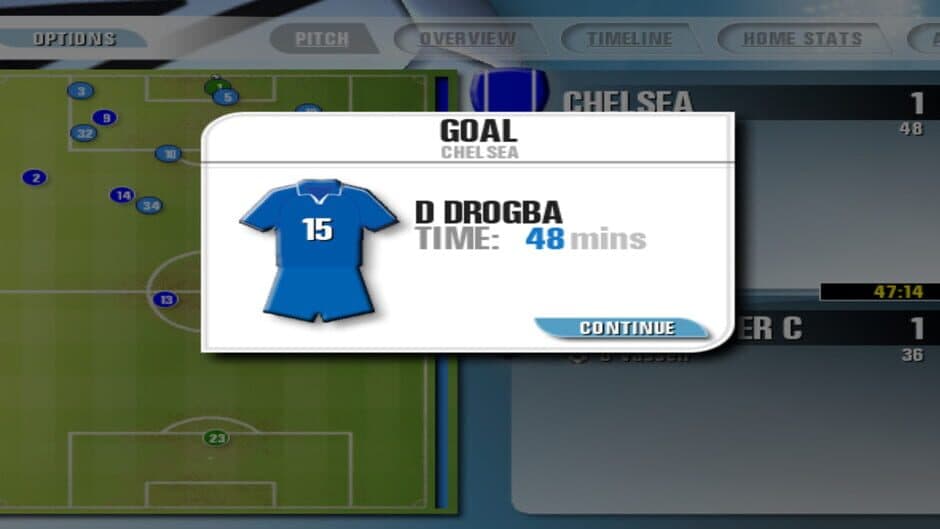Open the Timeline tab
The image size is (940, 529).
(x=629, y=39)
